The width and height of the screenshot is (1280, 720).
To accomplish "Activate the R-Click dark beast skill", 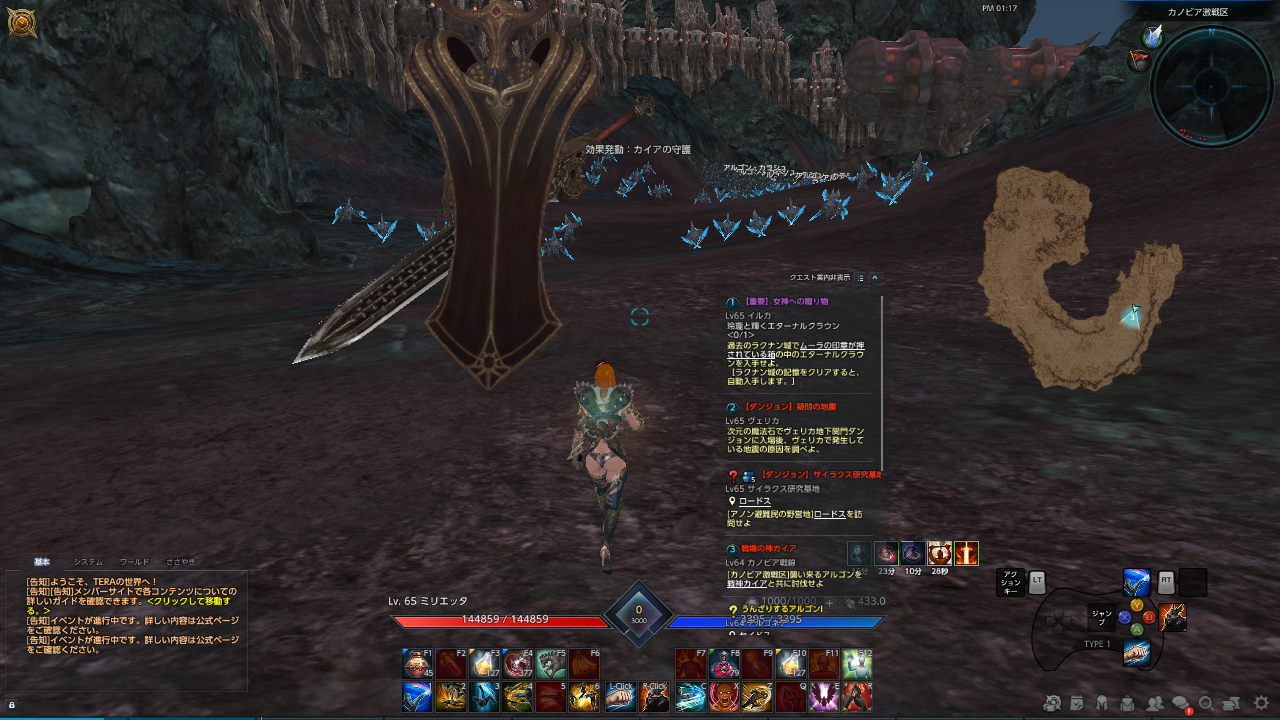I will tap(655, 697).
